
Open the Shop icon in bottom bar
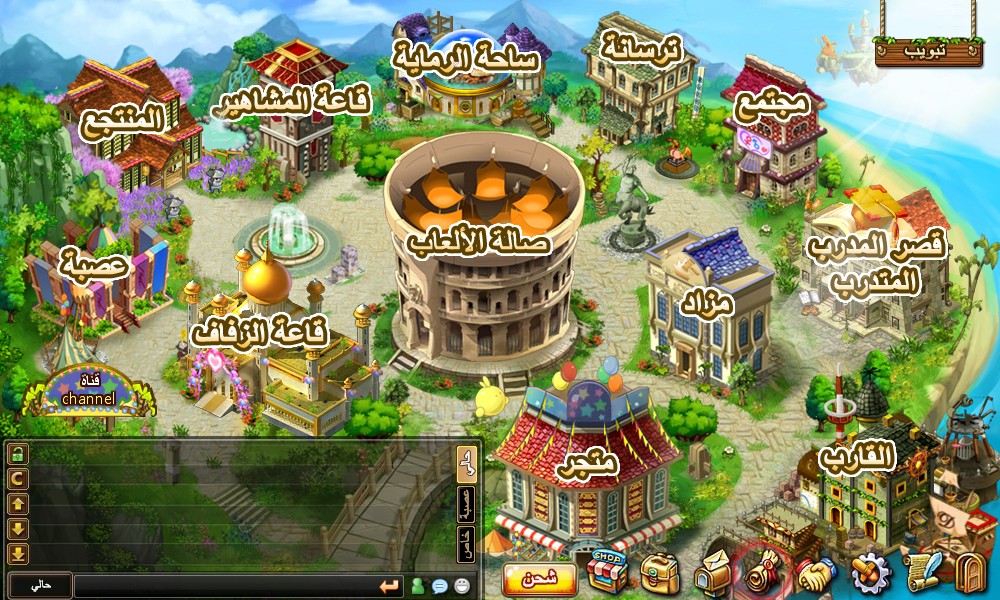[x=606, y=571]
